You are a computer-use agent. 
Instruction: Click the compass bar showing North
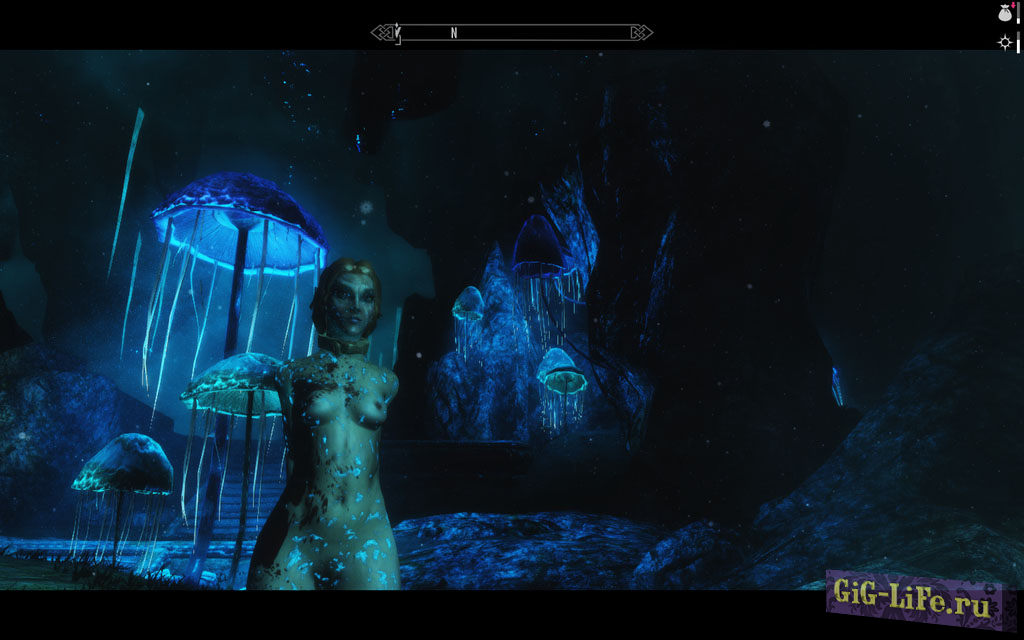(512, 33)
